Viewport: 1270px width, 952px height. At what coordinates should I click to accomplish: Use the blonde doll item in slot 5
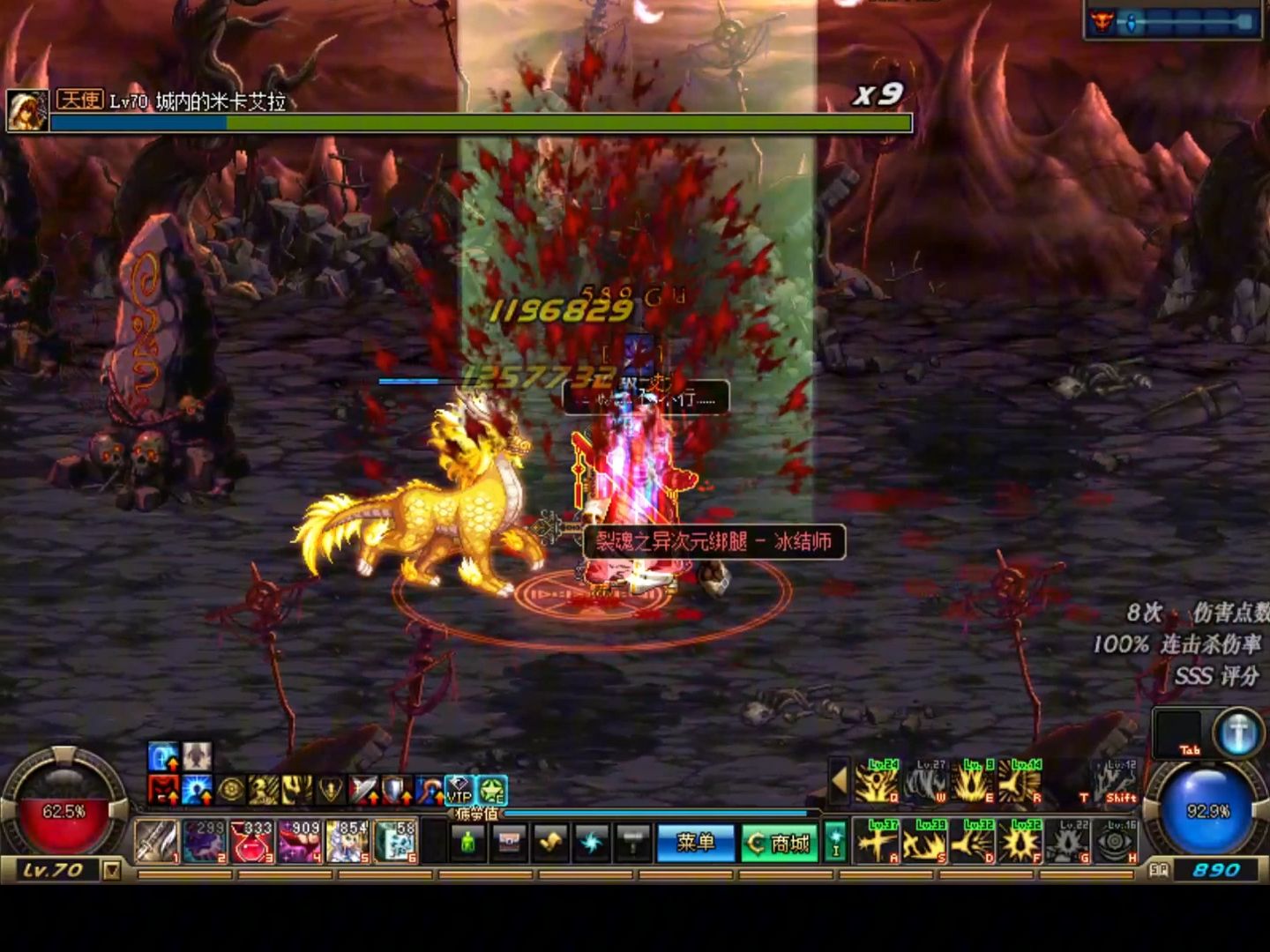(x=347, y=842)
